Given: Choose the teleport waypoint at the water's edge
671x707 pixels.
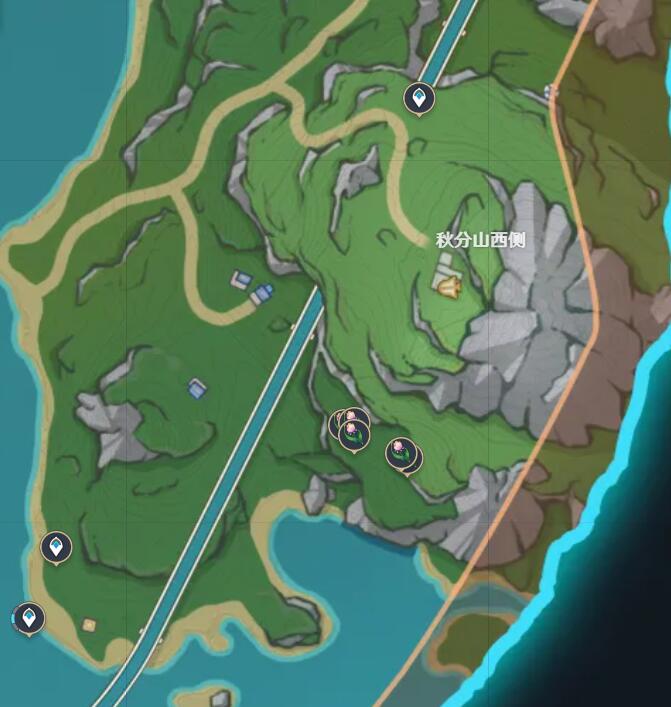Looking at the screenshot, I should click(29, 617).
